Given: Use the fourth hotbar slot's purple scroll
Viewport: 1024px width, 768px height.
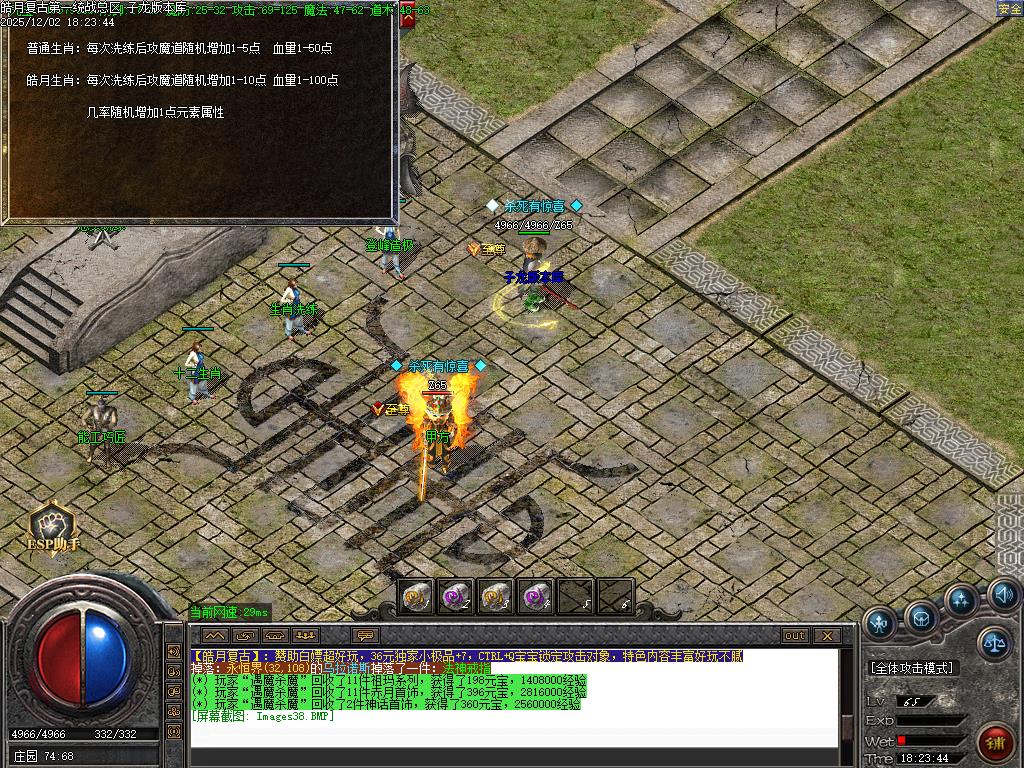Looking at the screenshot, I should tap(535, 597).
